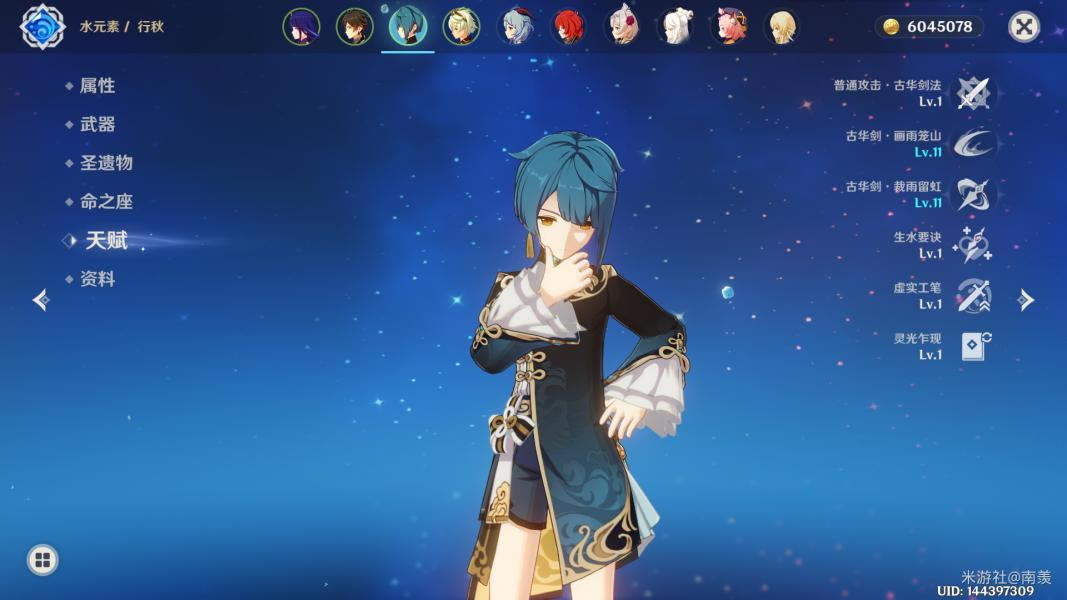Screen dimensions: 1067x600
Task: Go to the previous character with left arrow
Action: (41, 300)
